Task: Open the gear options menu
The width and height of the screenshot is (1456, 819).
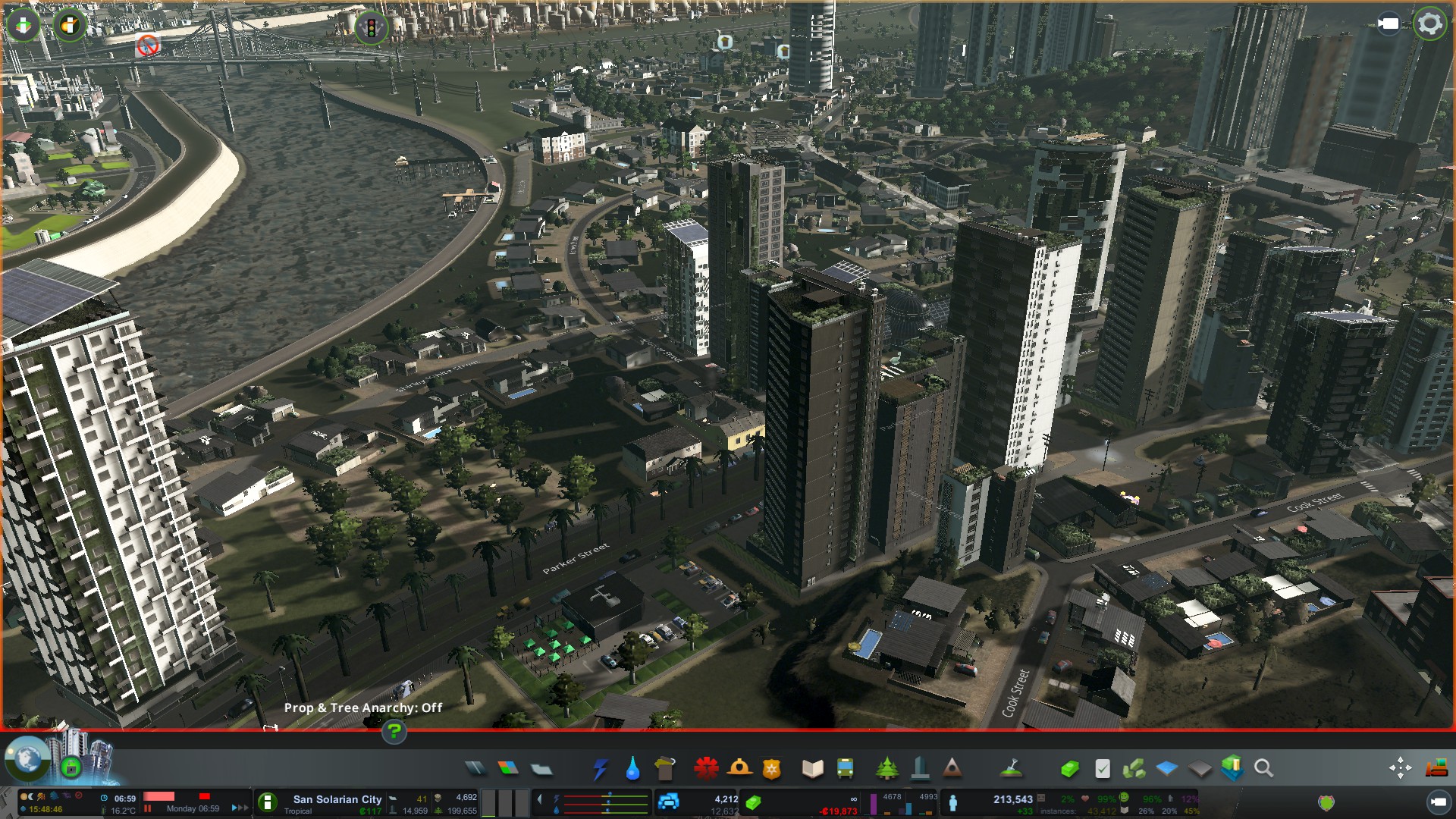Action: click(x=1430, y=24)
